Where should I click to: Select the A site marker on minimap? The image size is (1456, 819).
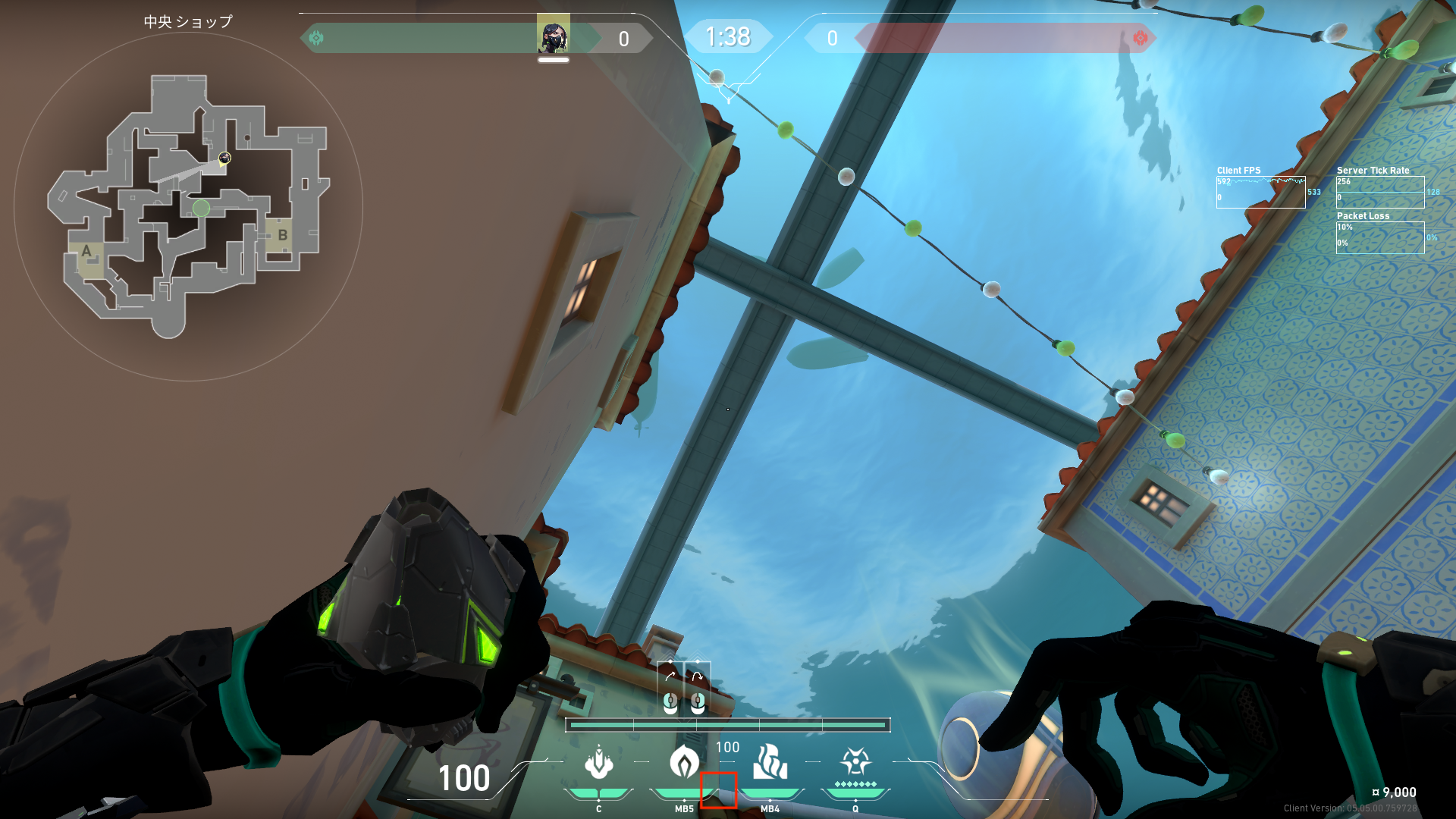coord(86,252)
